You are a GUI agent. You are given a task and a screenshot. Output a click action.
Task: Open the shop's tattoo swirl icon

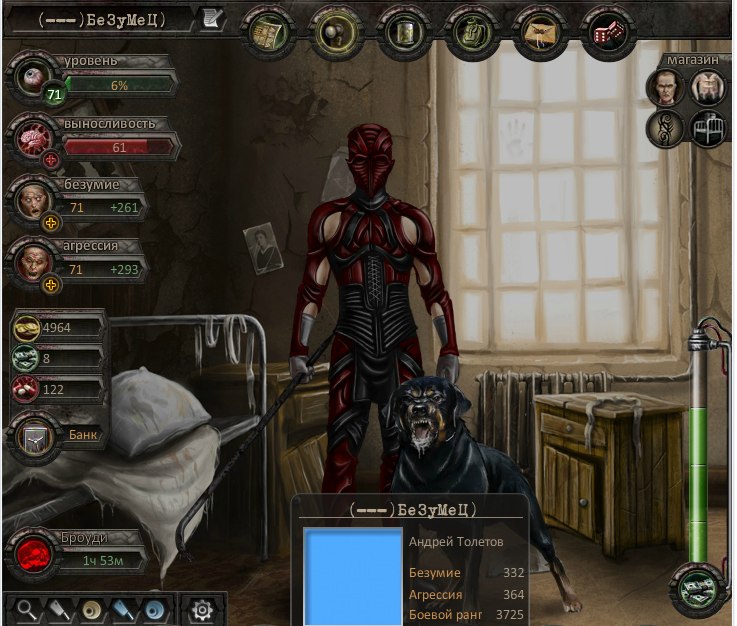tap(664, 128)
